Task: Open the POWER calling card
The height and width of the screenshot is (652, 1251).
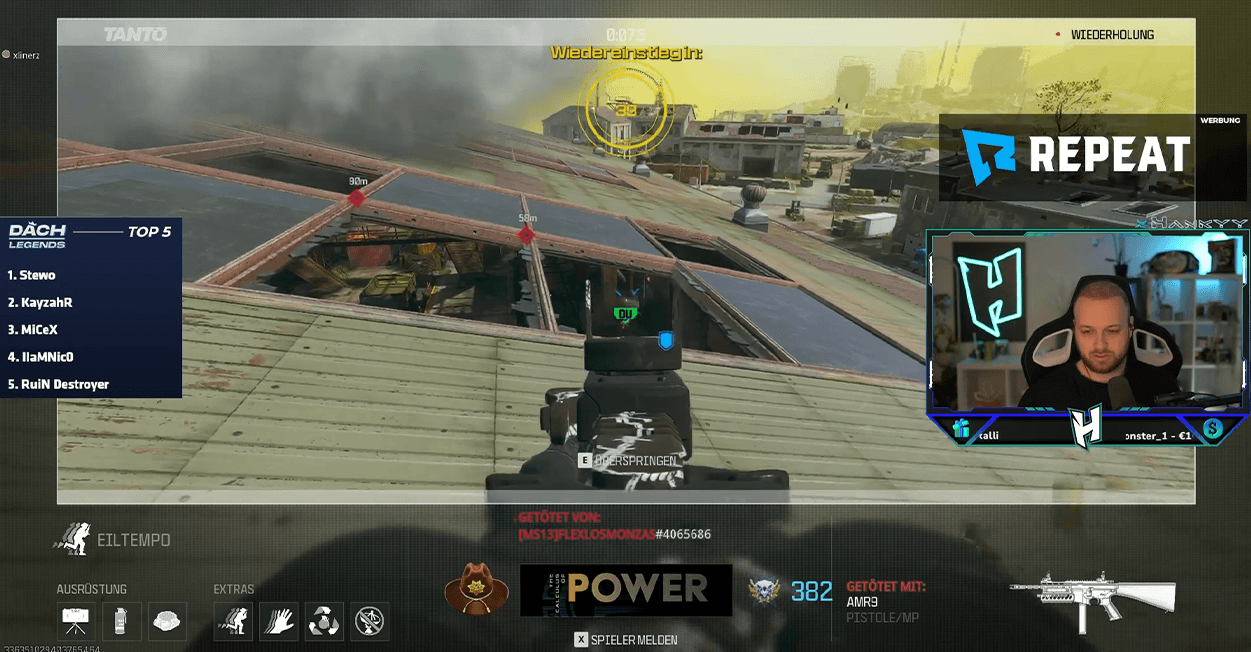Action: [x=625, y=590]
